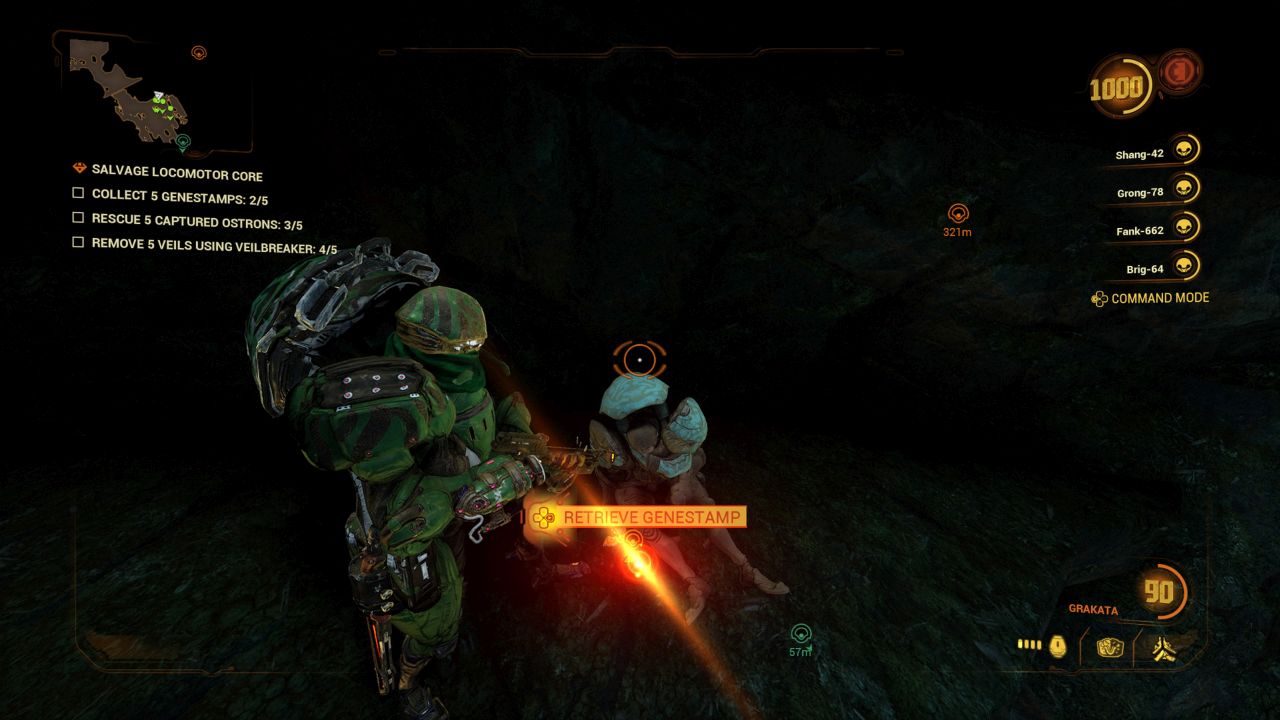Check the Rescue 5 Captured Ostrons checkbox

click(x=77, y=219)
